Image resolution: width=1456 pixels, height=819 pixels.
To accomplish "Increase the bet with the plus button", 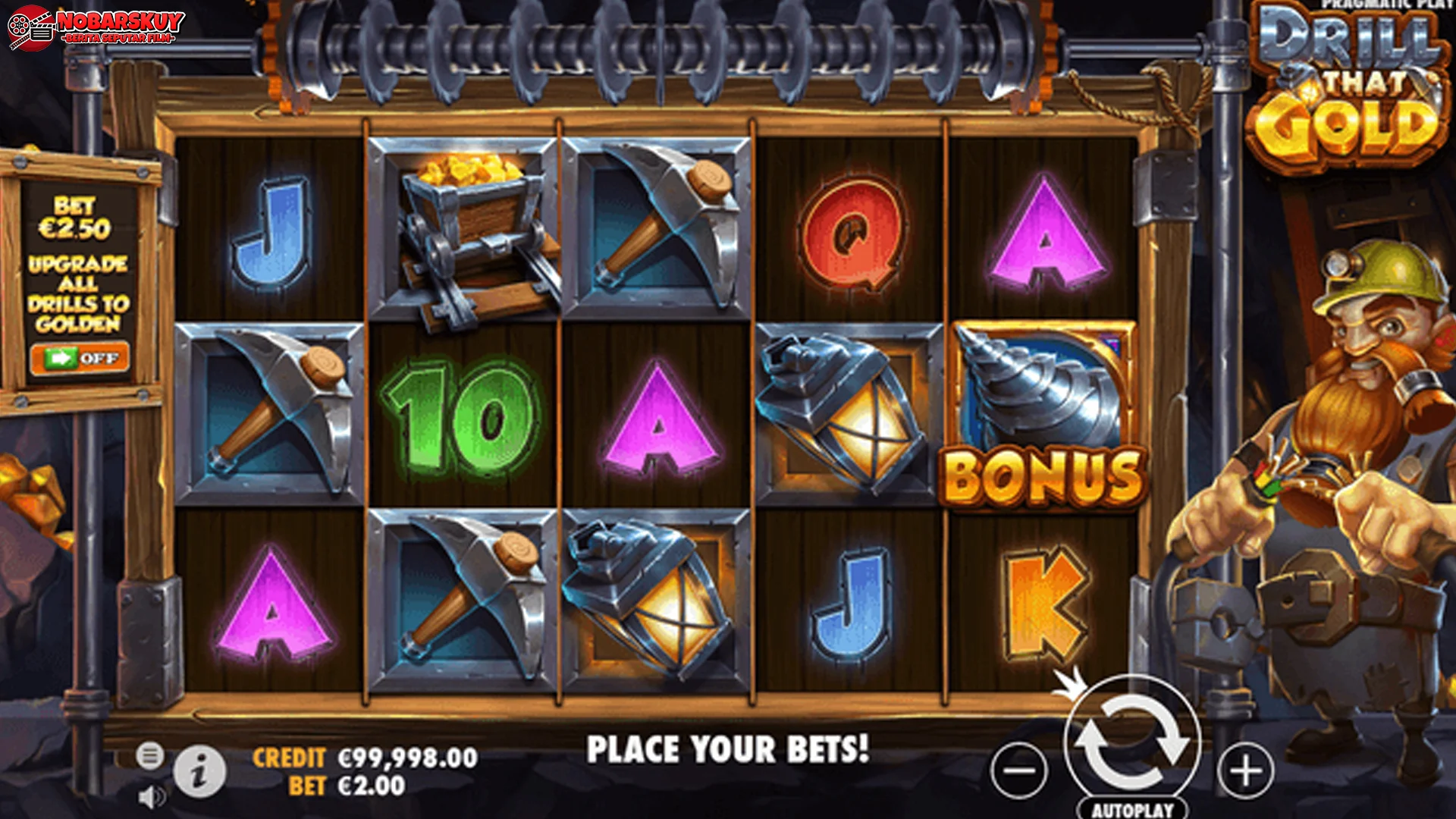I will [x=1245, y=770].
